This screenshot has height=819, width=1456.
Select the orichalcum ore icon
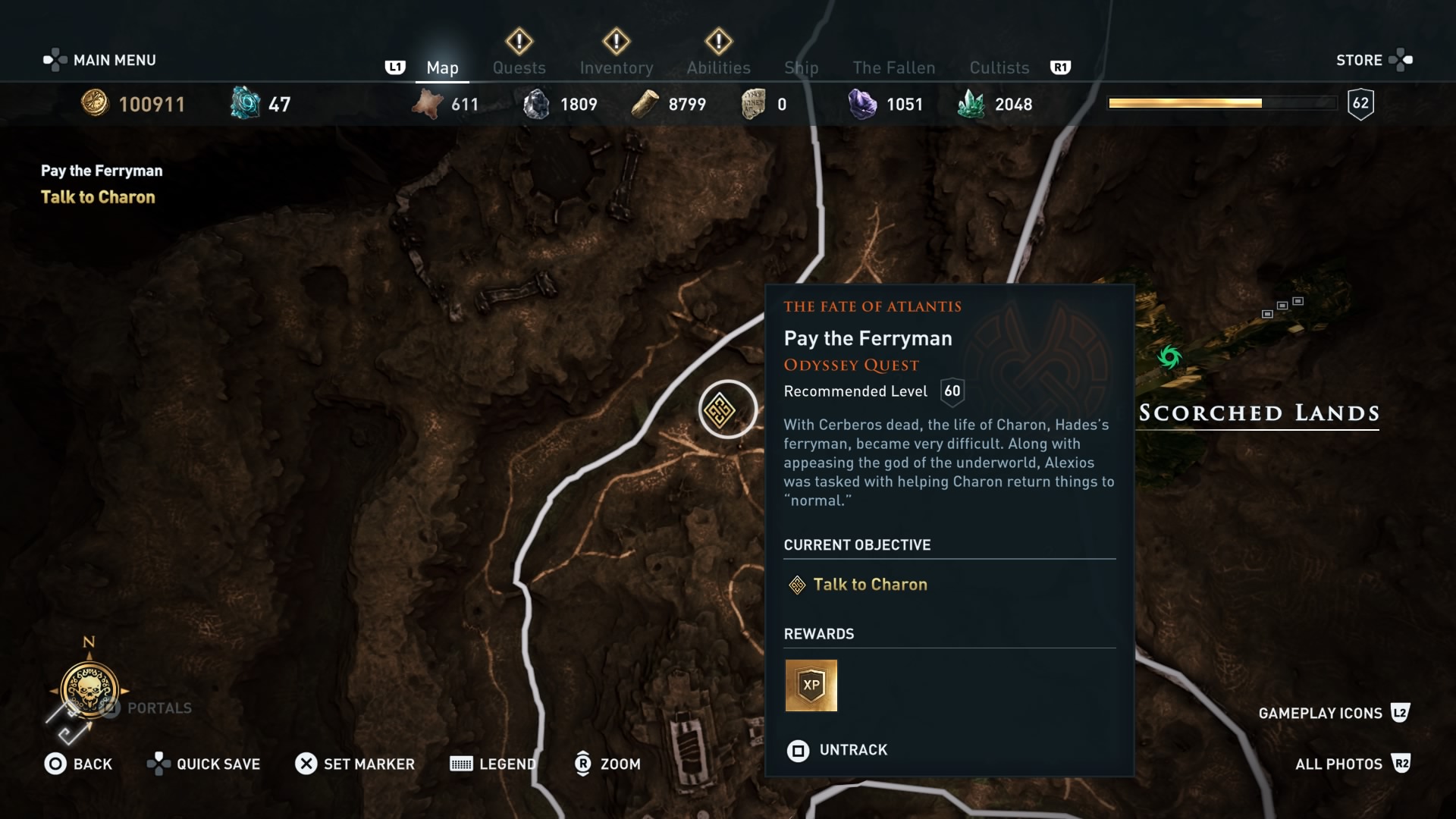tap(243, 103)
